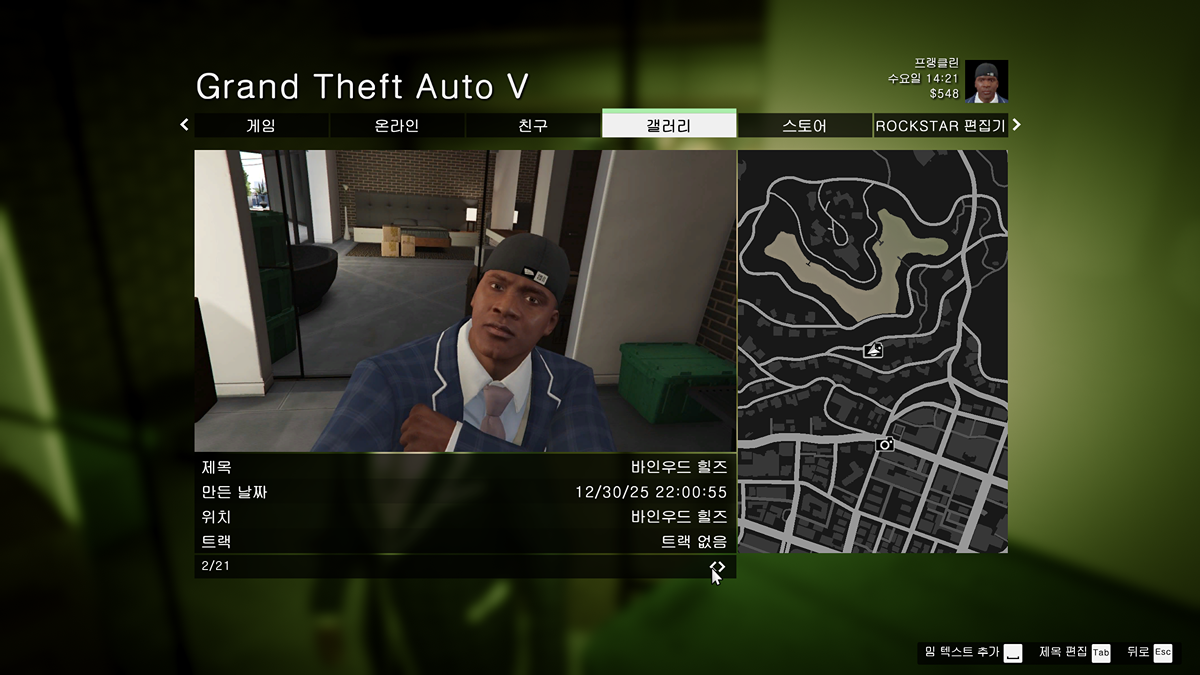
Task: Click the left arrow beside the tabs
Action: (184, 125)
